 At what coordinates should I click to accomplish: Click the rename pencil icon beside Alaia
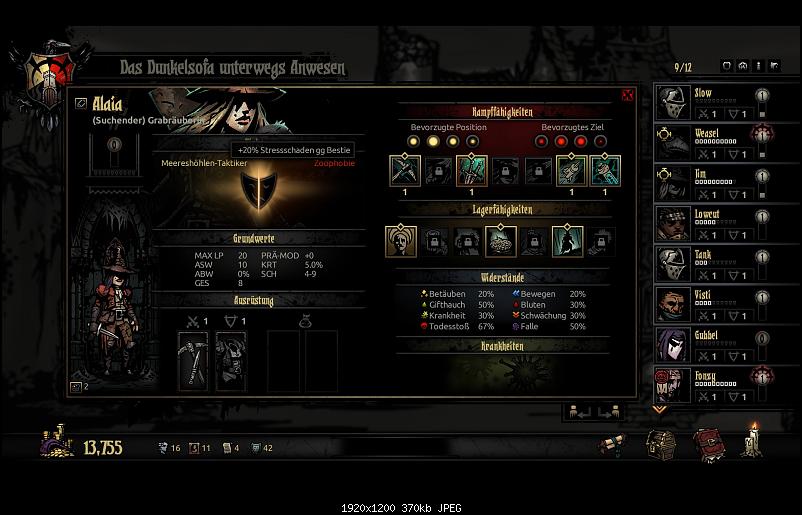coord(80,102)
